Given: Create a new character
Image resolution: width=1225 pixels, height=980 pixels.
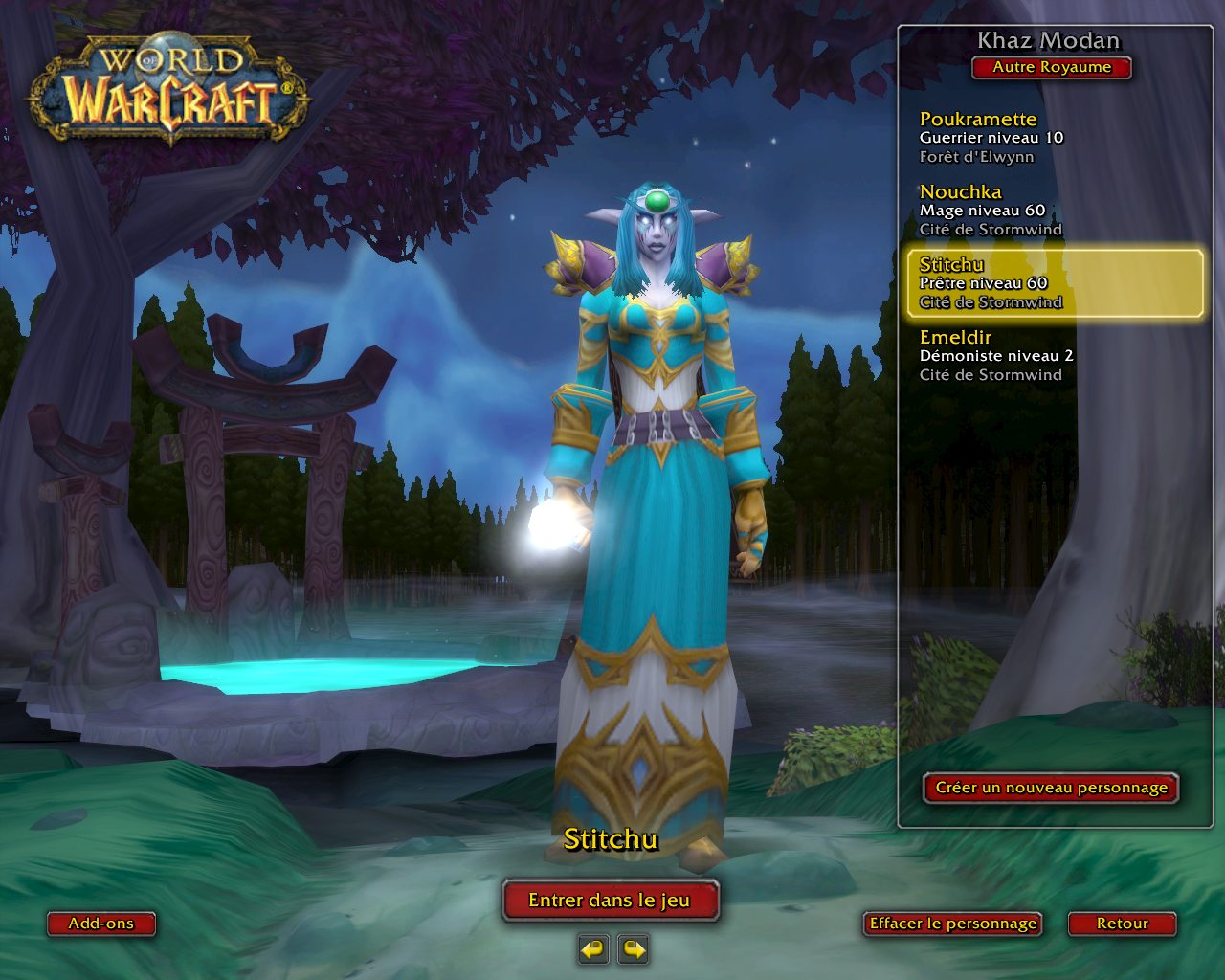Looking at the screenshot, I should pos(1051,788).
